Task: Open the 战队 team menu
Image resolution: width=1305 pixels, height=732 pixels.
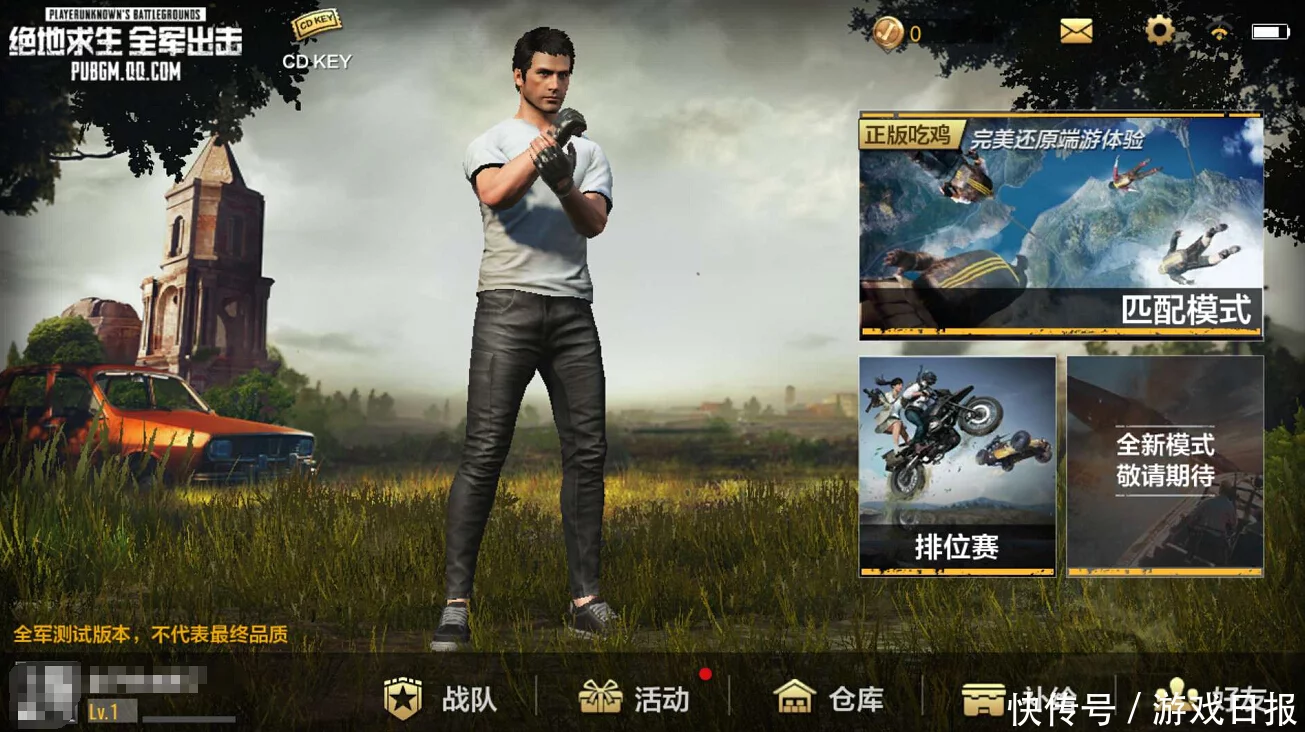Action: (440, 699)
